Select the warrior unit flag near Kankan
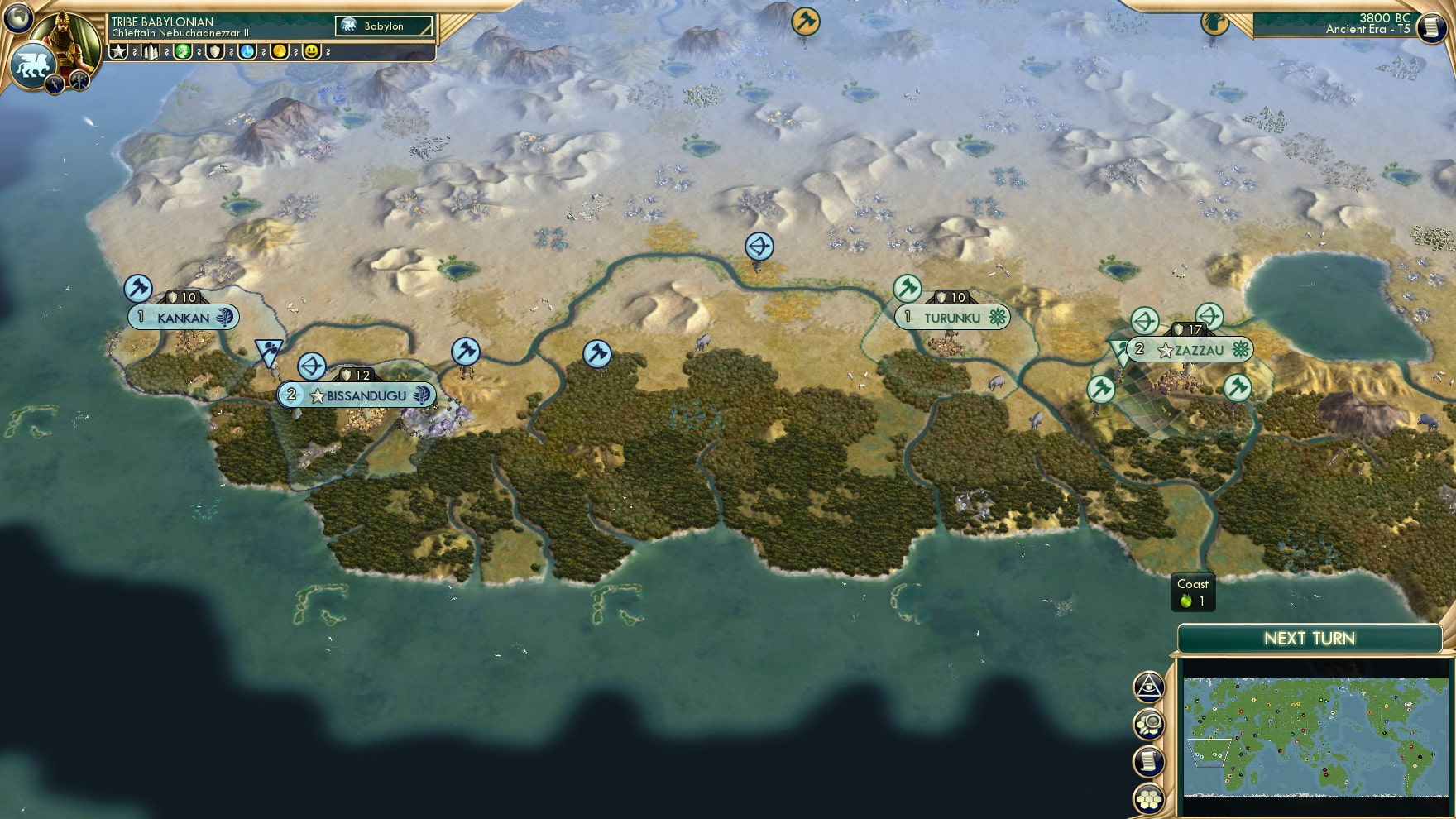Viewport: 1456px width, 819px height. (x=141, y=289)
